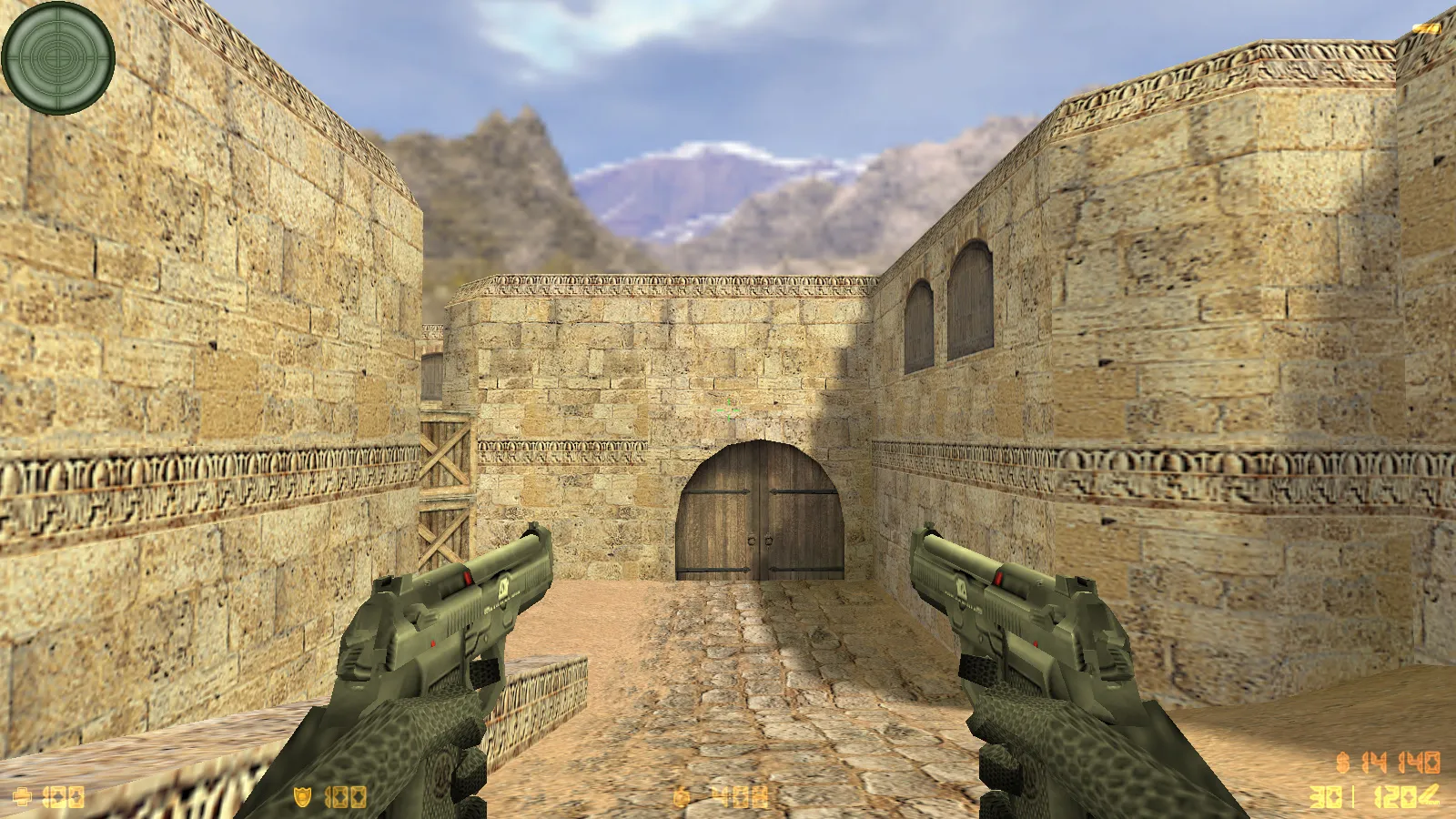This screenshot has height=819, width=1456.
Task: Click the health cross icon in the HUD
Action: point(23,795)
